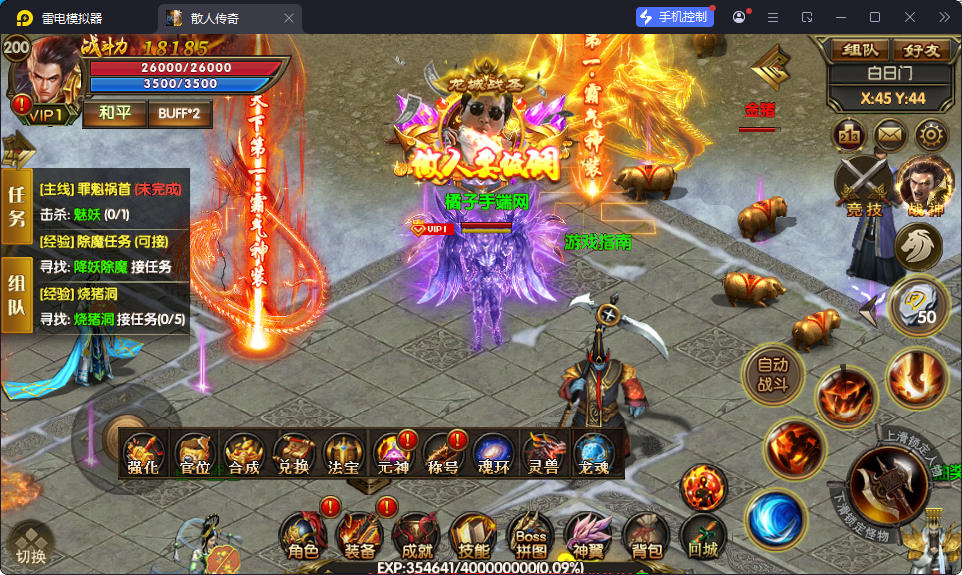Enter the 竞技 arena with crossed swords
Image resolution: width=962 pixels, height=575 pixels.
click(x=863, y=187)
